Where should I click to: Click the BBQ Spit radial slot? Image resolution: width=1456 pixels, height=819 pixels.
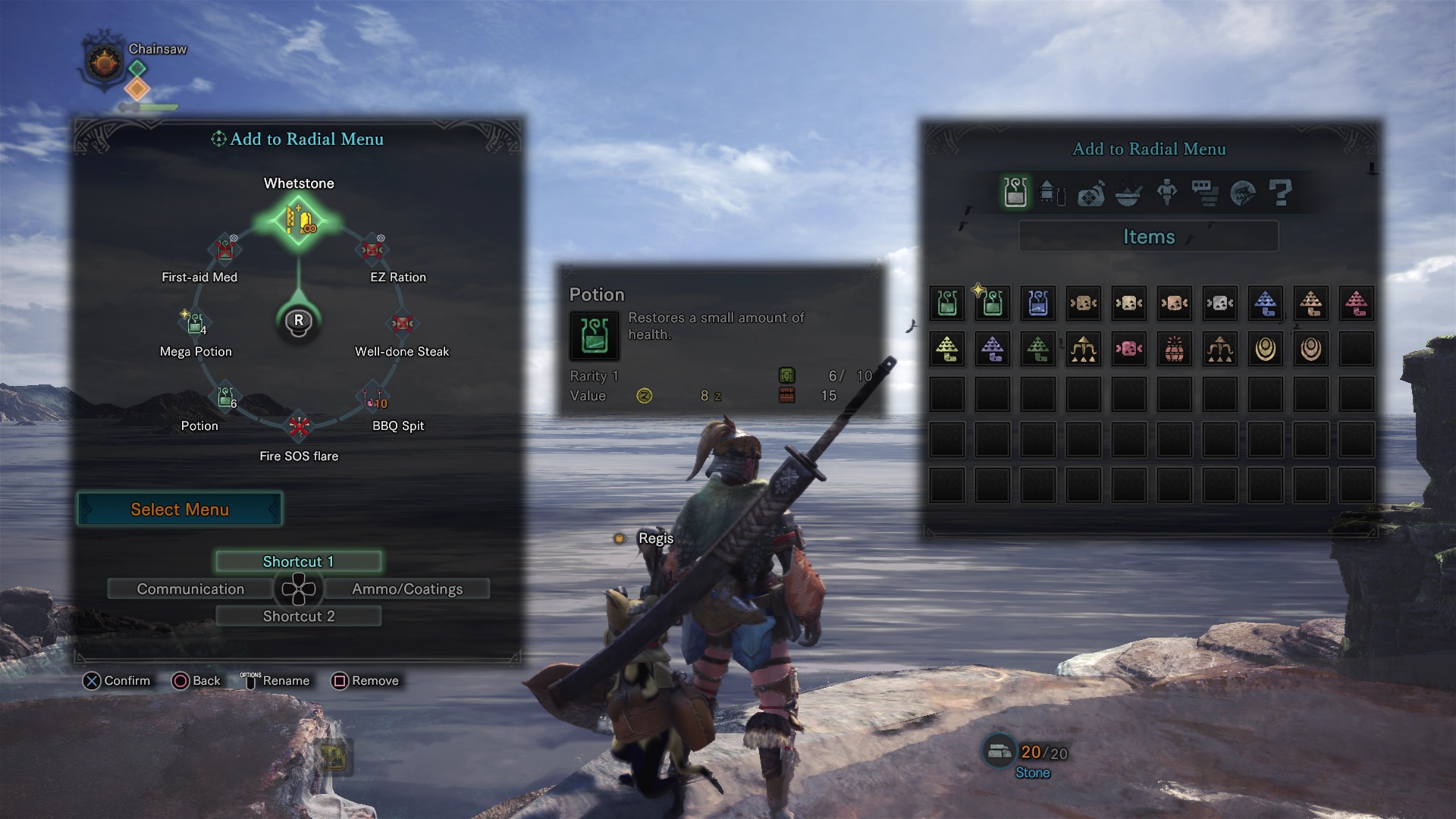click(373, 397)
